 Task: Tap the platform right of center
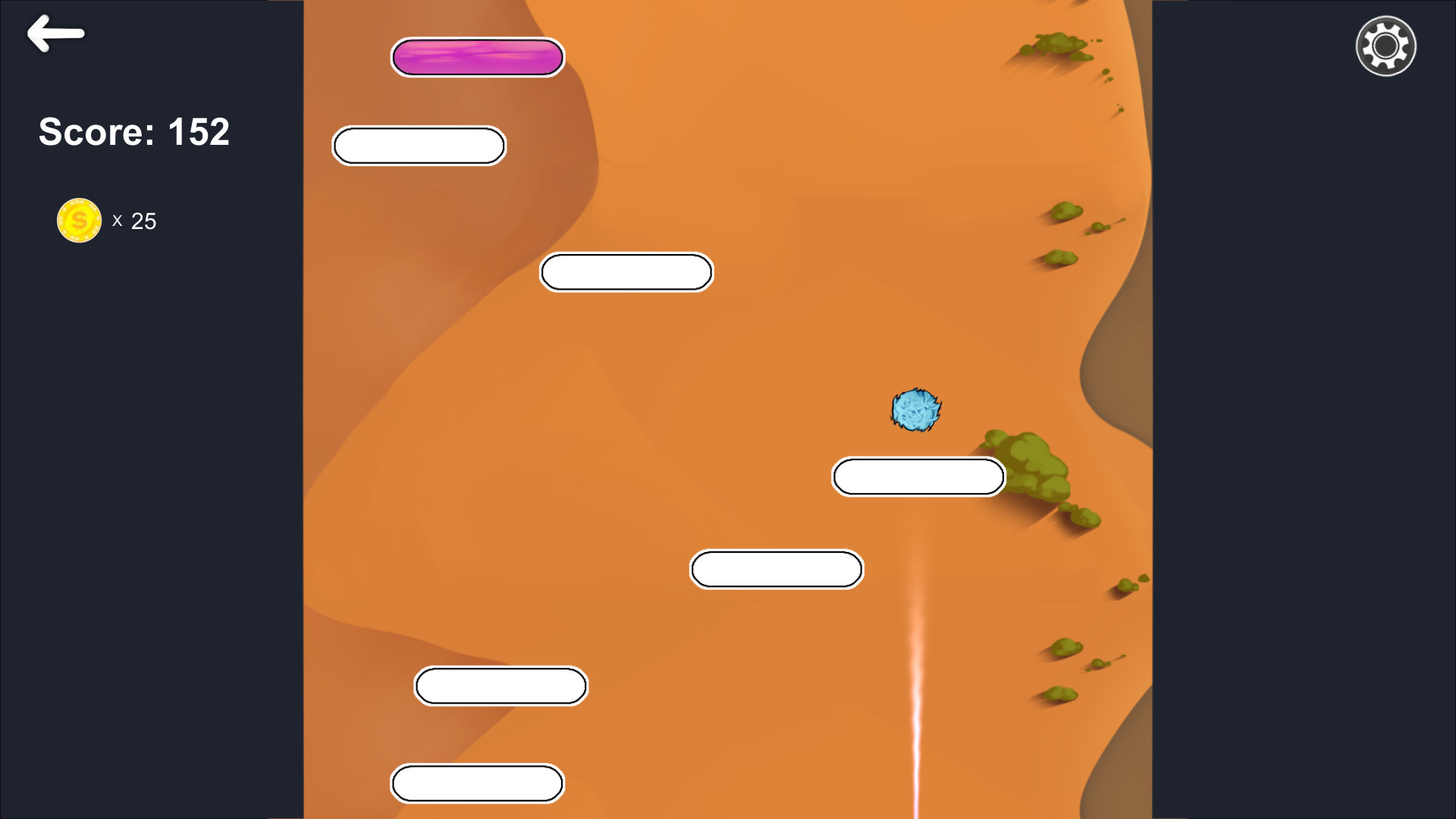(776, 569)
